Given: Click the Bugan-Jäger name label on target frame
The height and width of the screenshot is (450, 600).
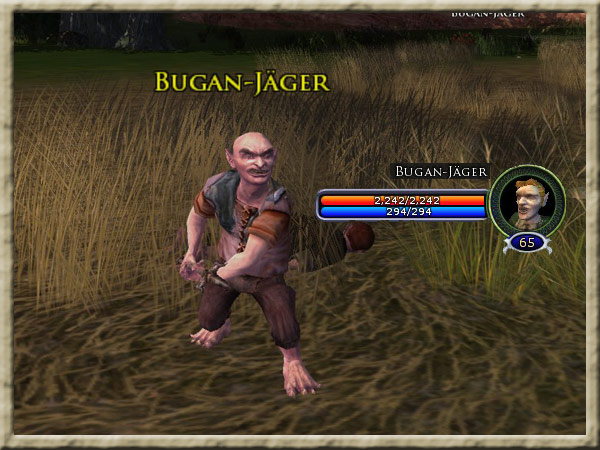Looking at the screenshot, I should click(x=441, y=172).
